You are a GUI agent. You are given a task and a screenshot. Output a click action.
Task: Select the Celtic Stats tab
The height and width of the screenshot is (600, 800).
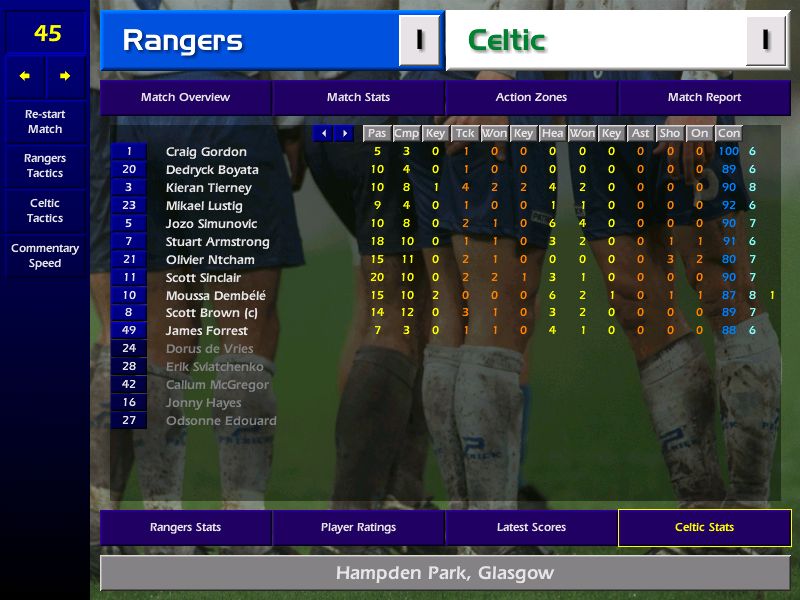(704, 528)
